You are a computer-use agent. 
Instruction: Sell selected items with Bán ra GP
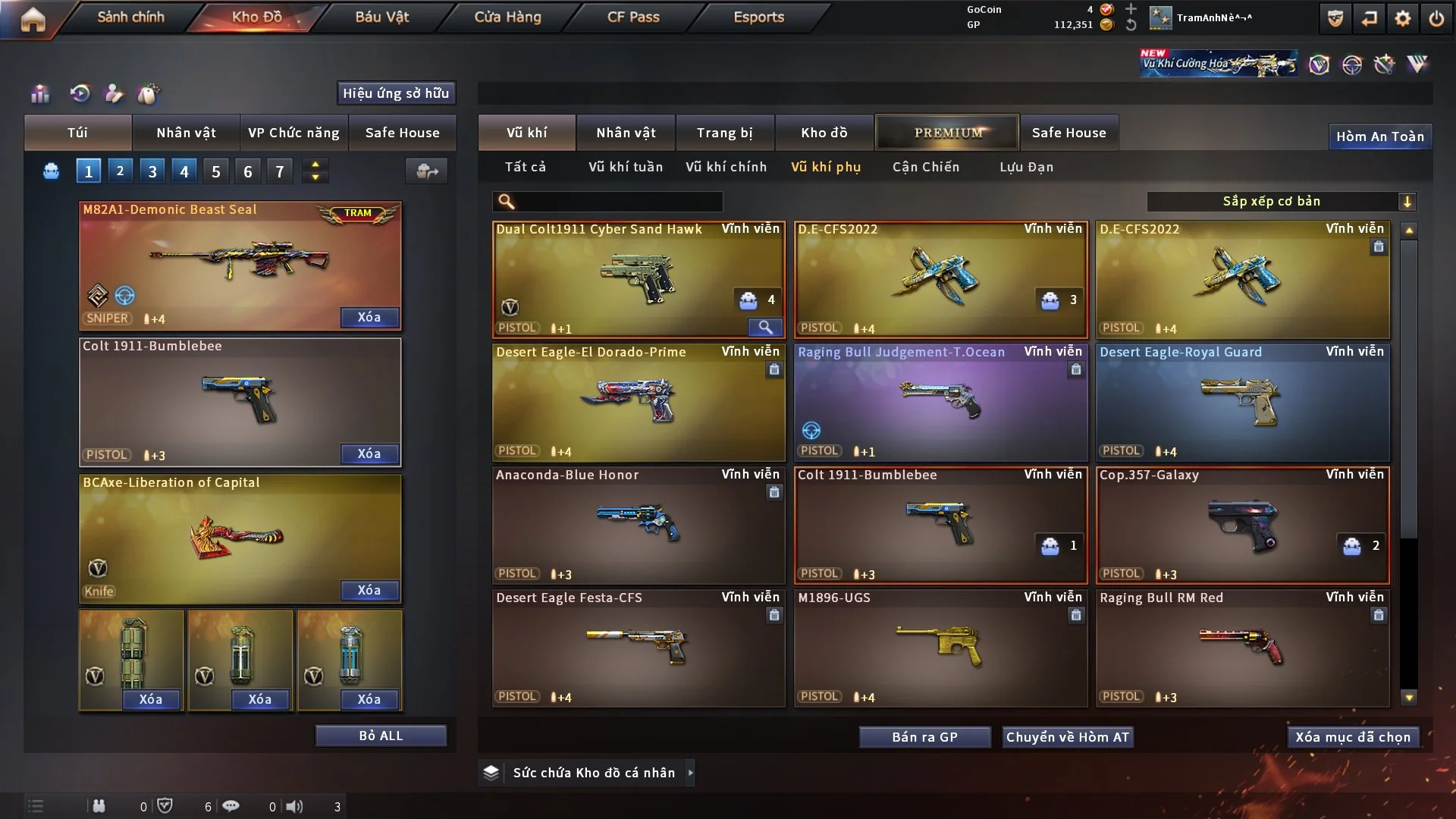(x=924, y=737)
